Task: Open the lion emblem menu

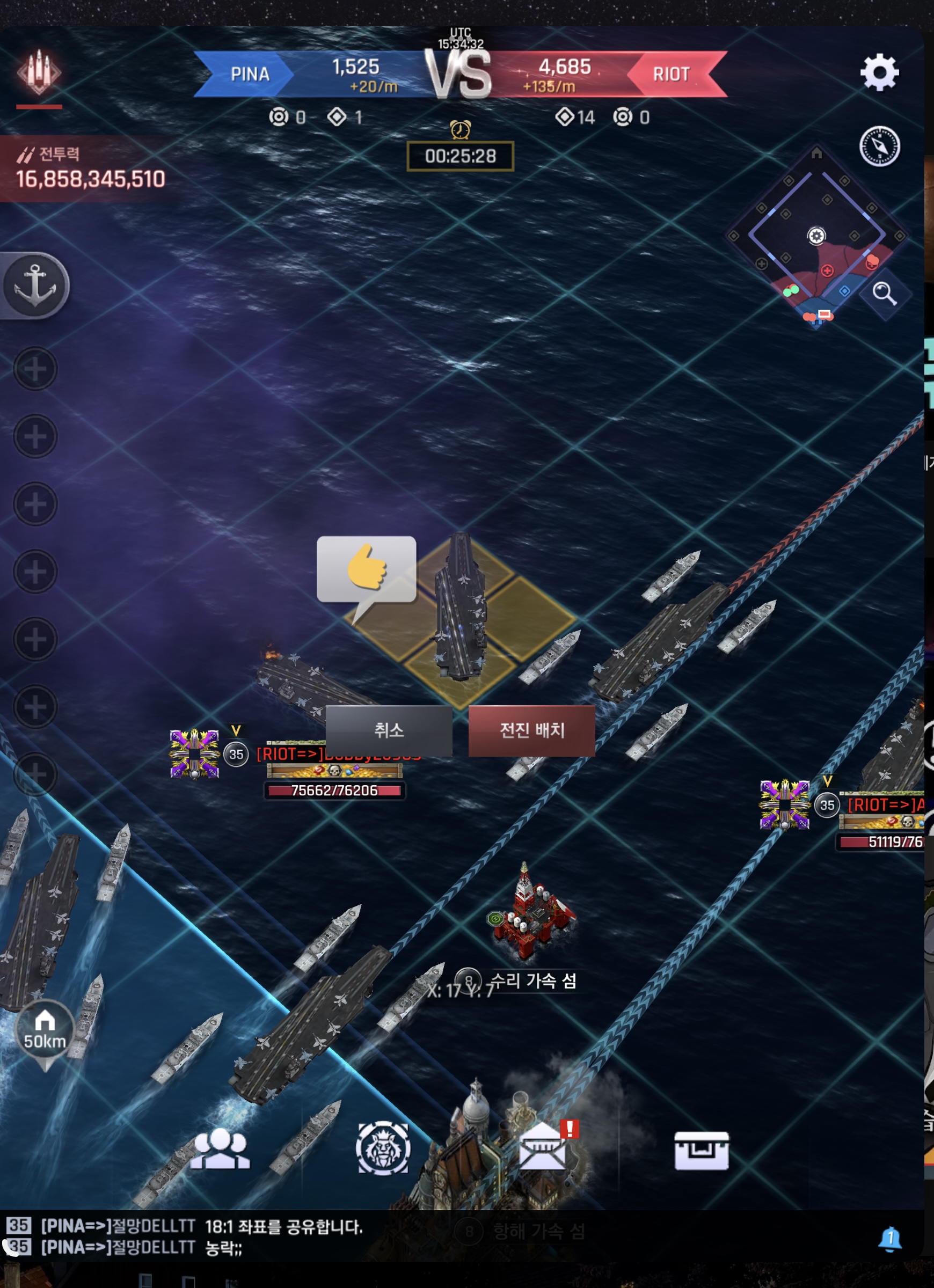Action: [382, 1148]
